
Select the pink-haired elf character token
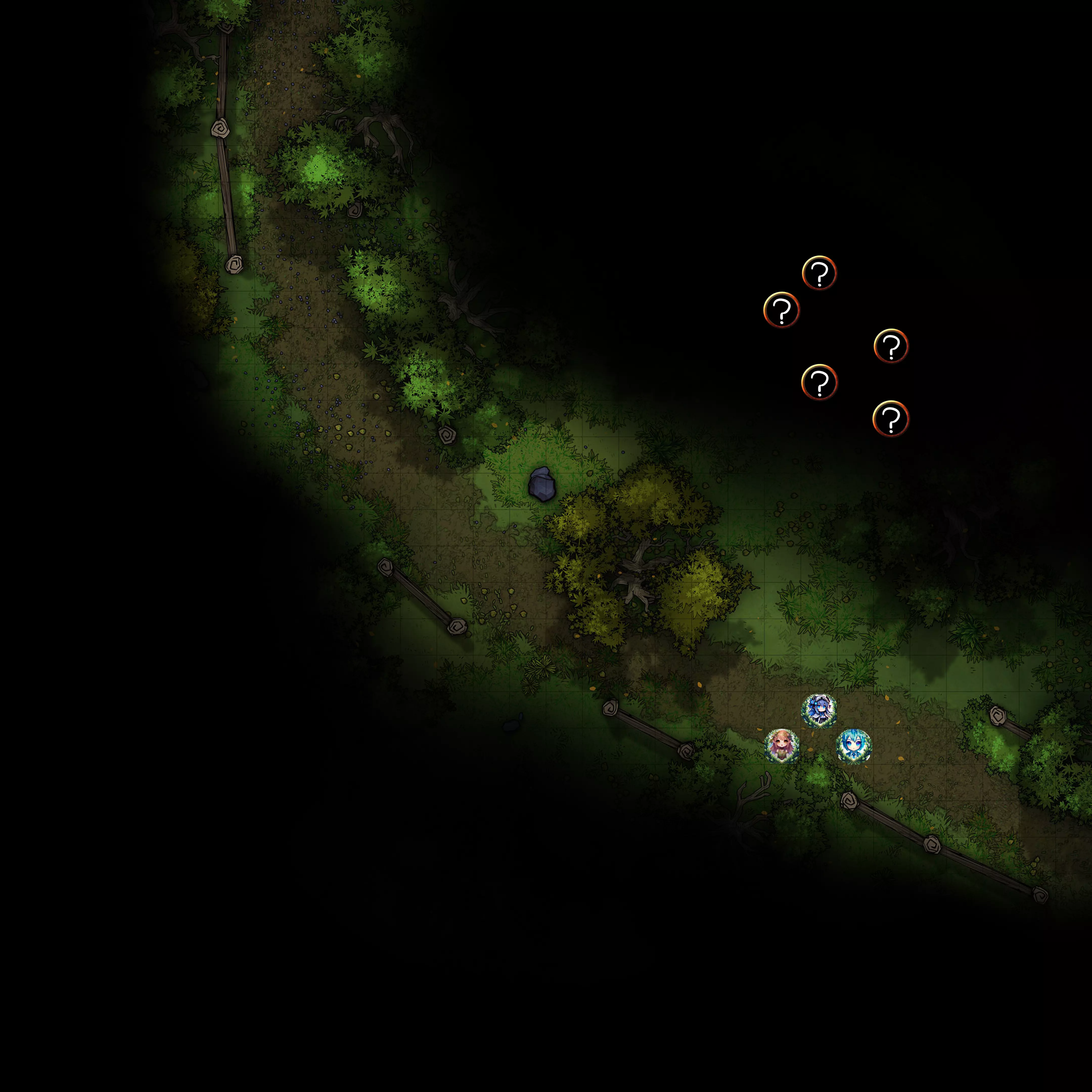point(782,746)
